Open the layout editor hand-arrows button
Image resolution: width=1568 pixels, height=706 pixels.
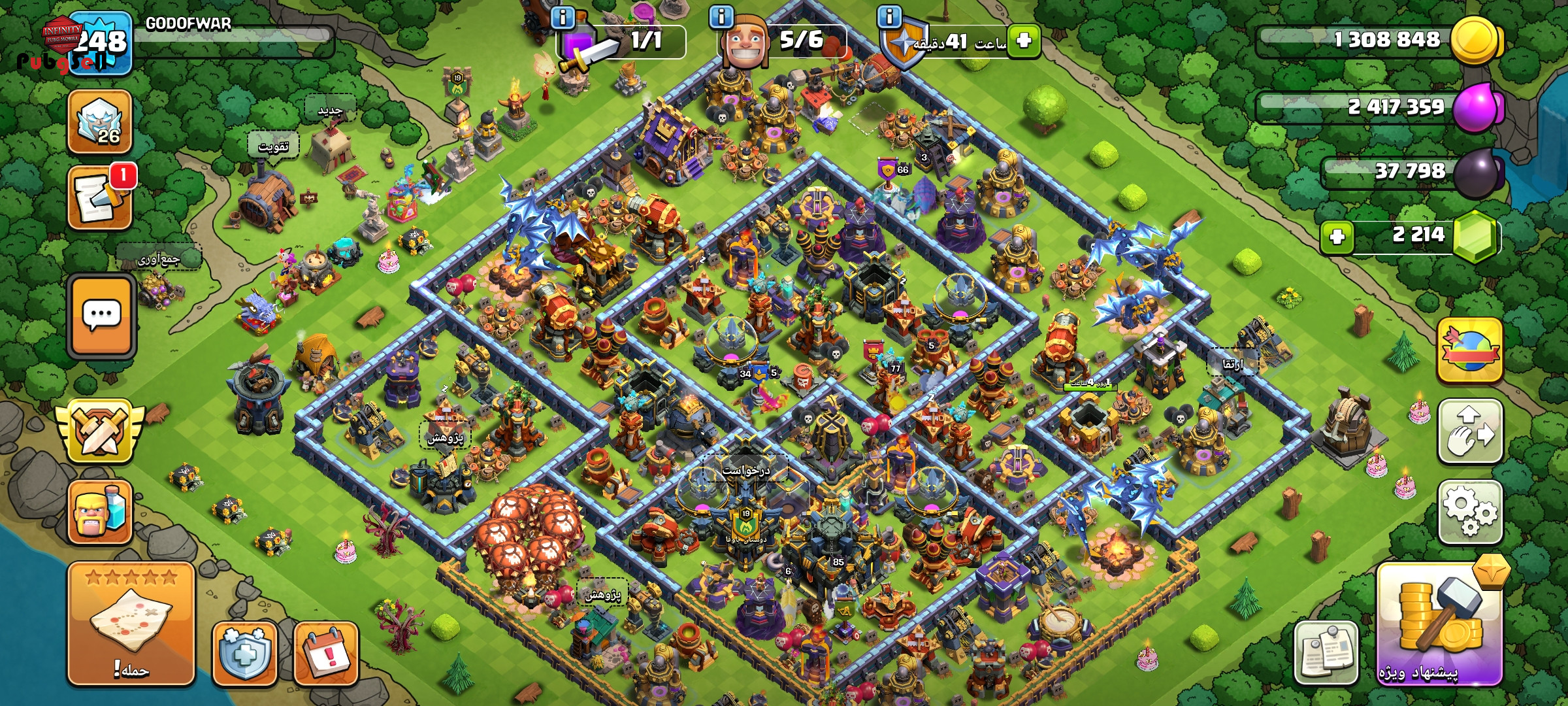pyautogui.click(x=1470, y=431)
